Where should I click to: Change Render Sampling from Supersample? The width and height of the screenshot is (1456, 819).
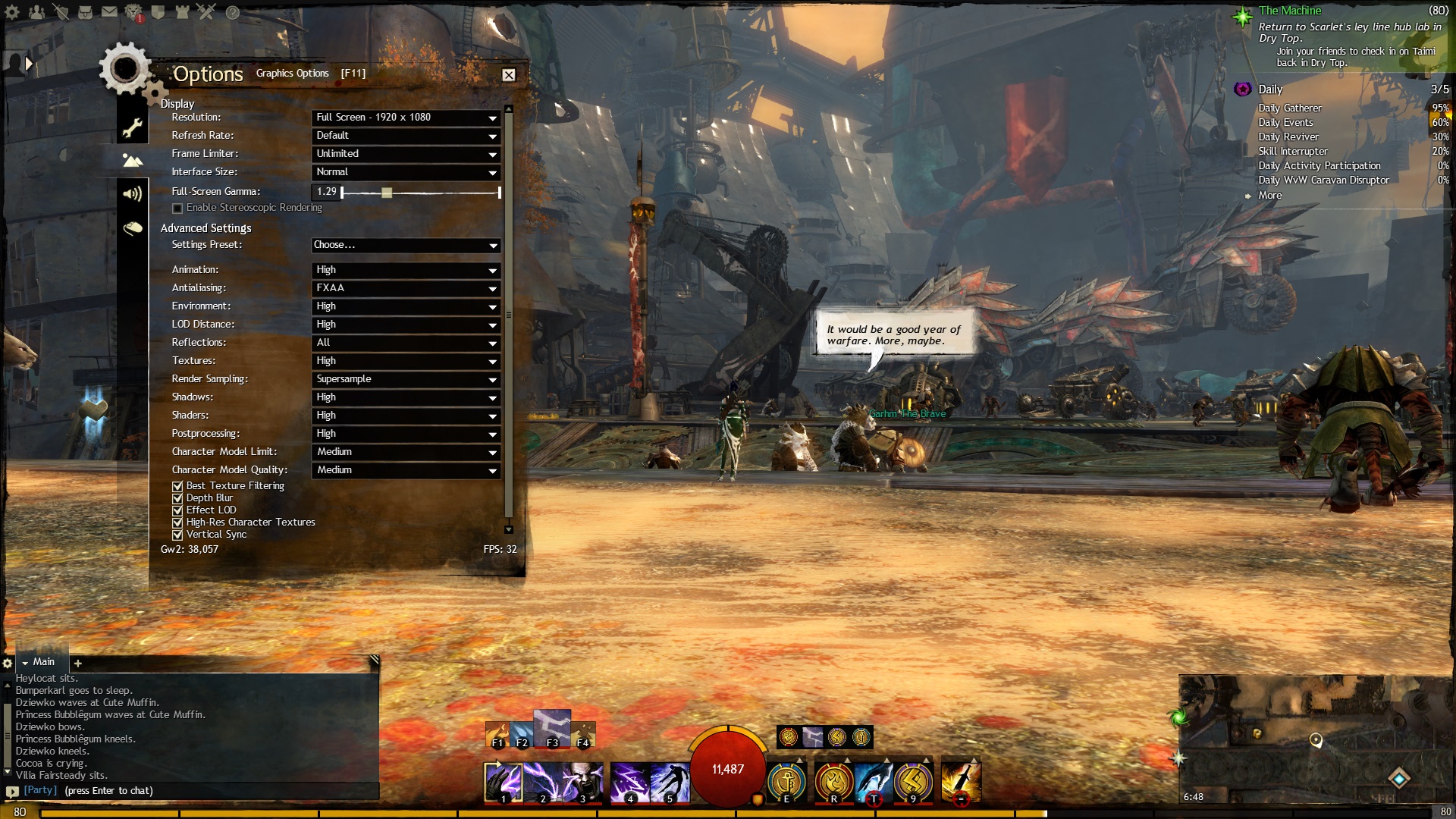(x=406, y=379)
